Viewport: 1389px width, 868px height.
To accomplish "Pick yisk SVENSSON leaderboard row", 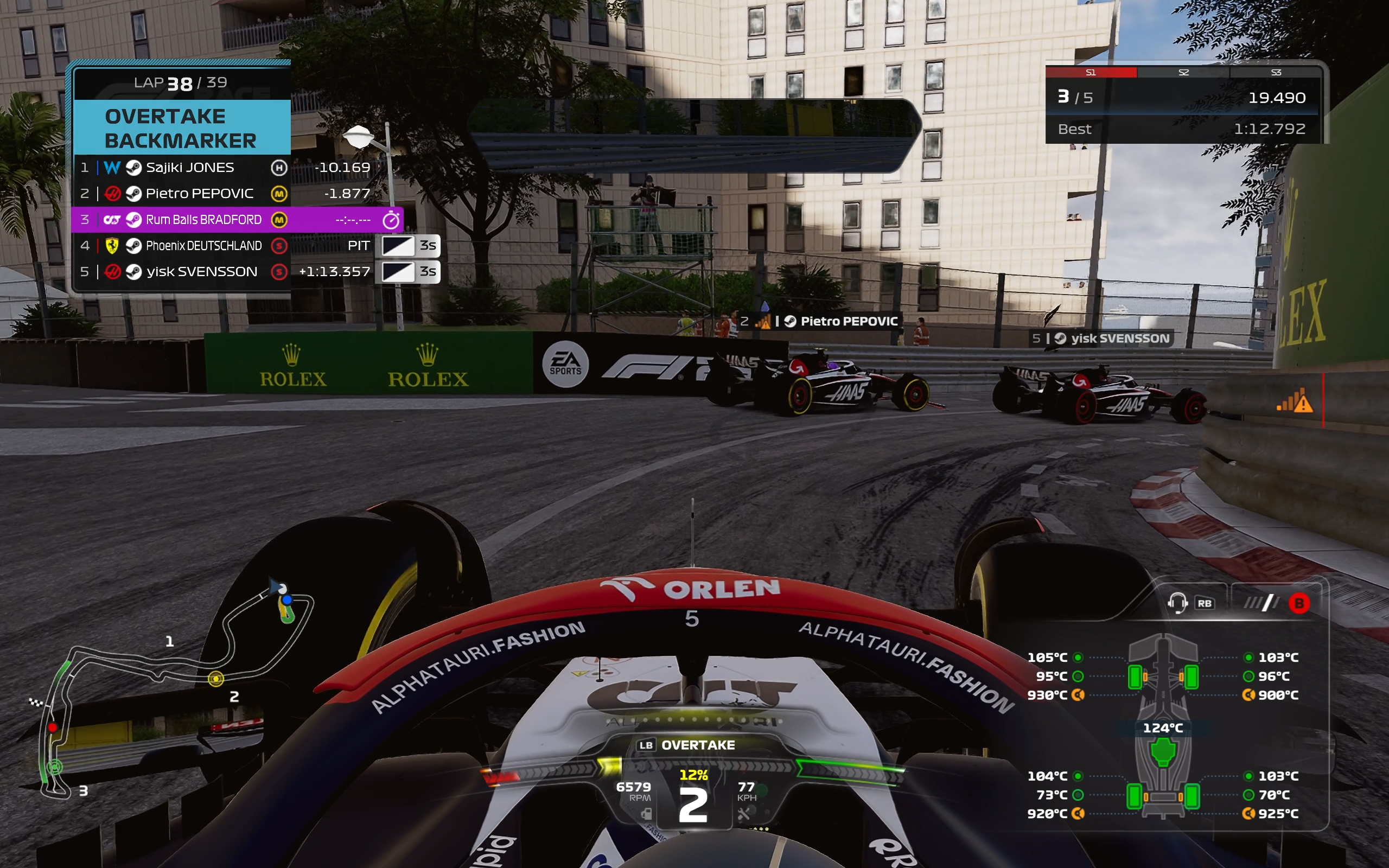I will point(201,272).
